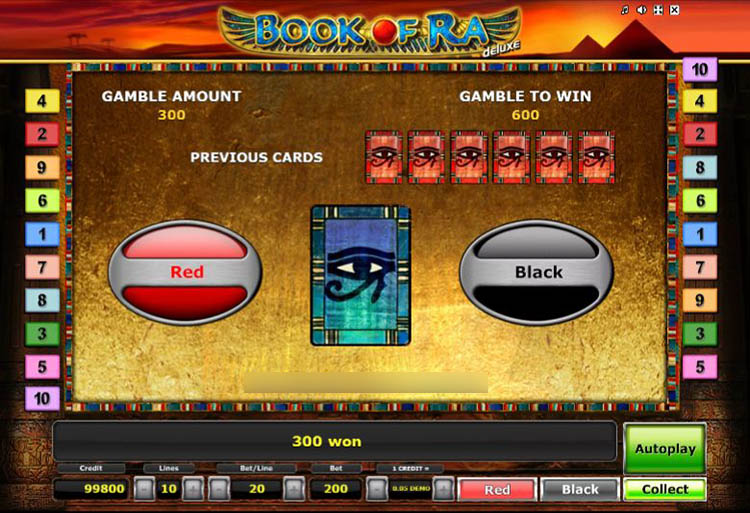Viewport: 750px width, 513px height.
Task: Choose the large oval Red gamble button
Action: point(186,272)
